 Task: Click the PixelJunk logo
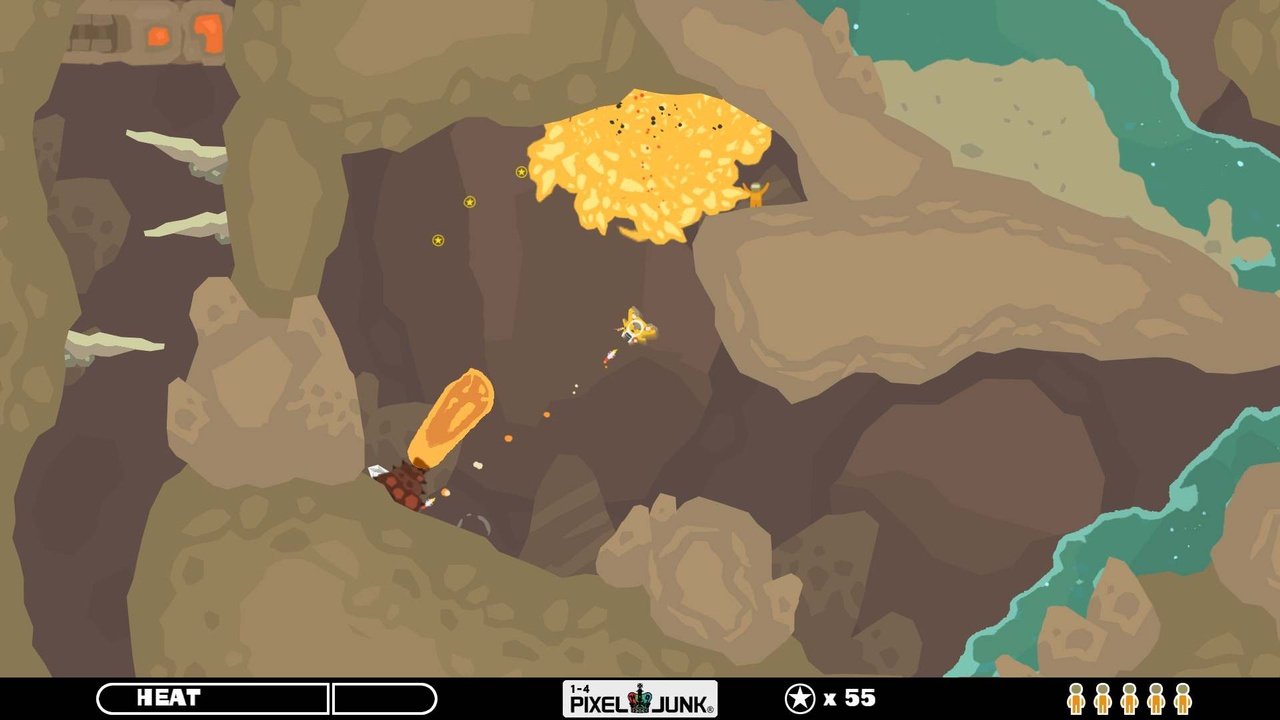coord(640,699)
